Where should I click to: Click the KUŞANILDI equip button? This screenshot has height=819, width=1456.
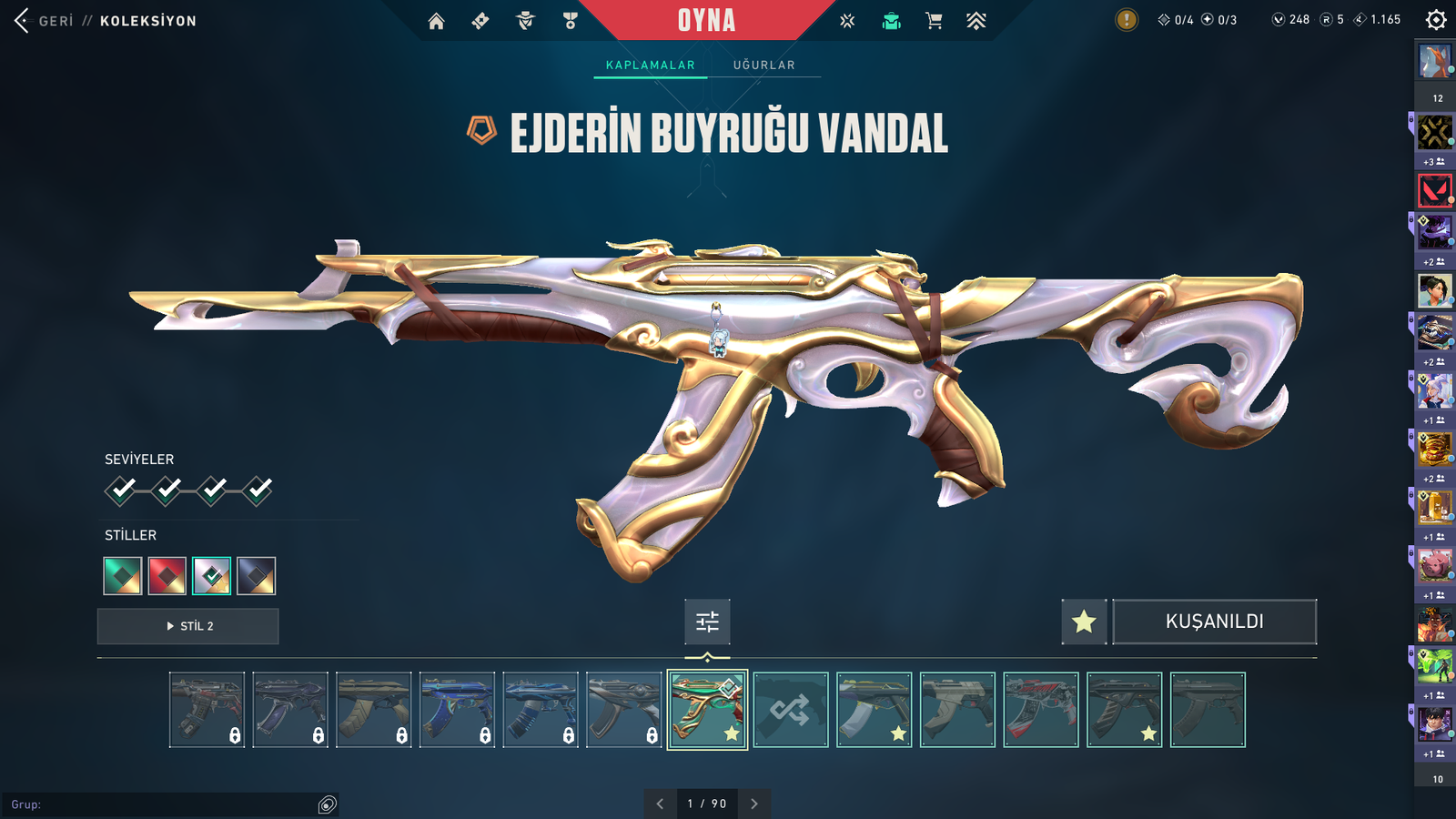pyautogui.click(x=1214, y=622)
